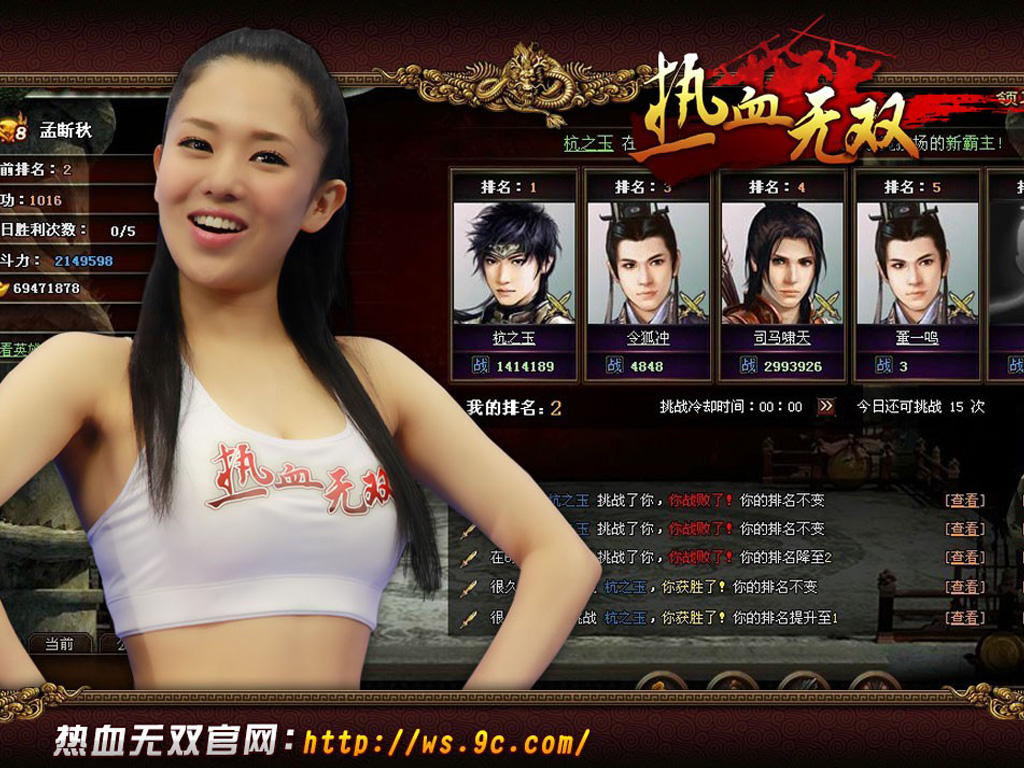This screenshot has width=1024, height=768.
Task: Switch to the 当前 tab
Action: [59, 644]
